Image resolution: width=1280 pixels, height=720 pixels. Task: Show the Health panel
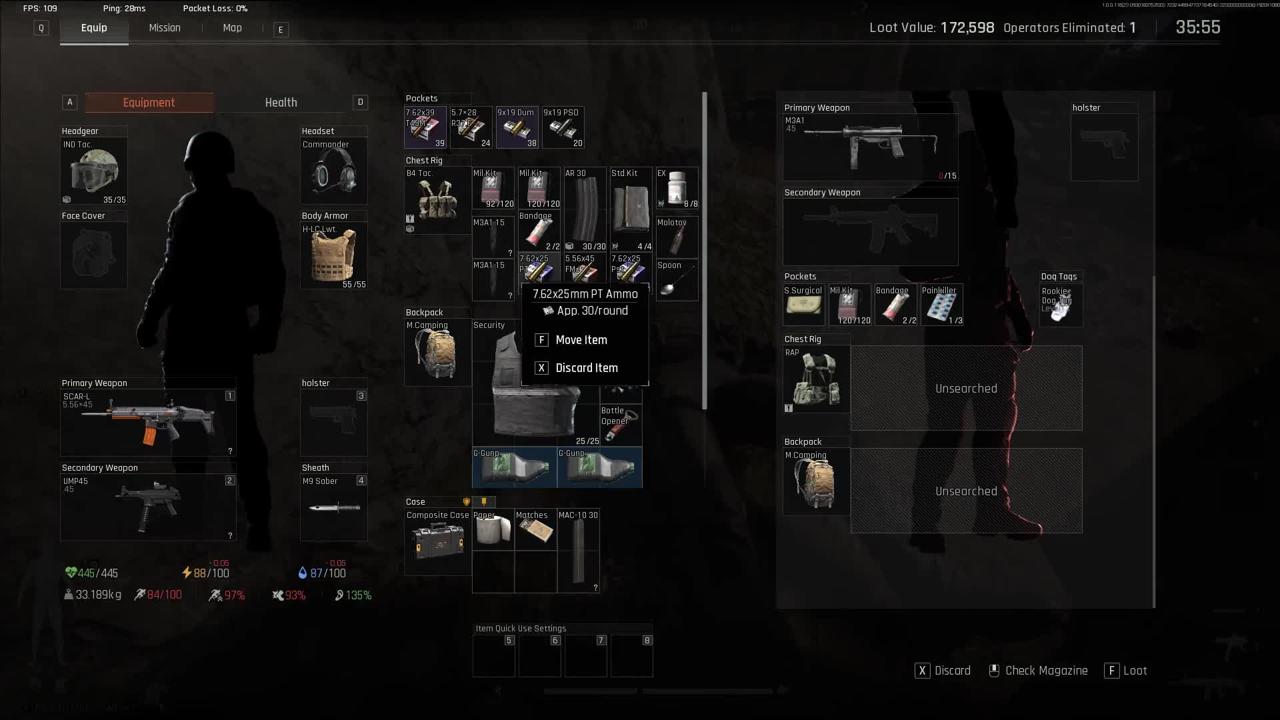tap(281, 102)
